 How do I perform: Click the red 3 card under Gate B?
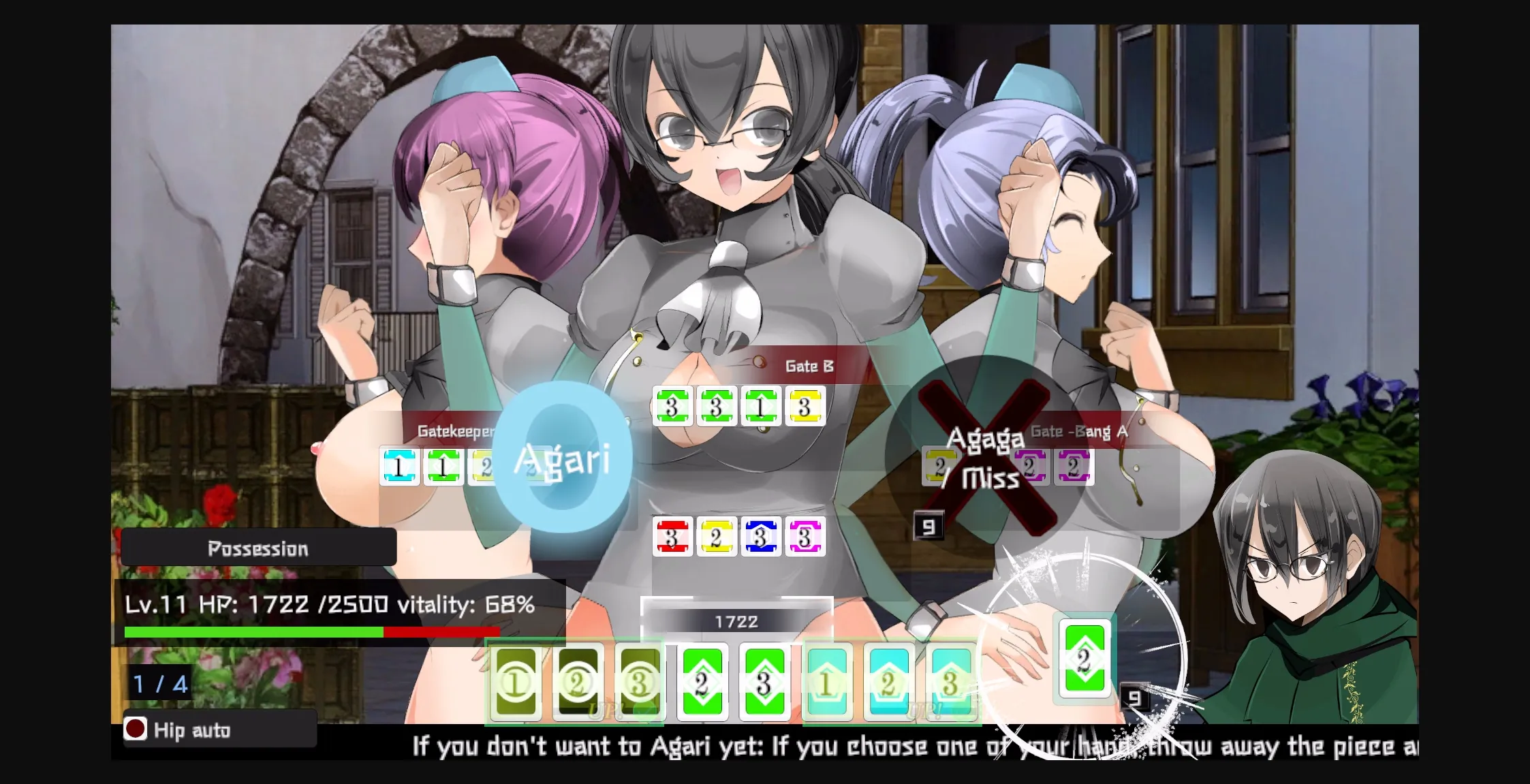coord(671,538)
